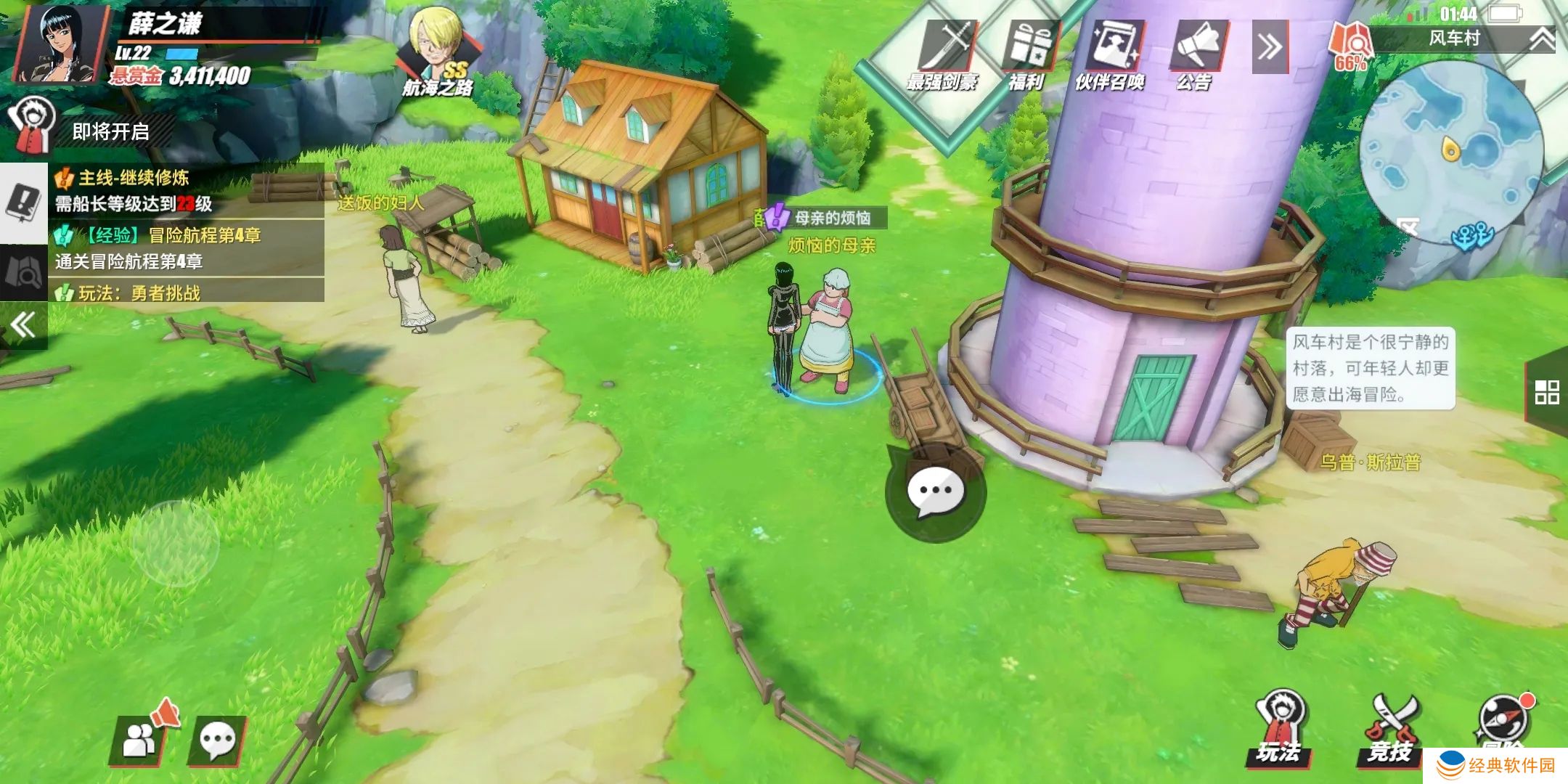Talk to NPC using speech bubble button
Image resolution: width=1568 pixels, height=784 pixels.
point(935,493)
